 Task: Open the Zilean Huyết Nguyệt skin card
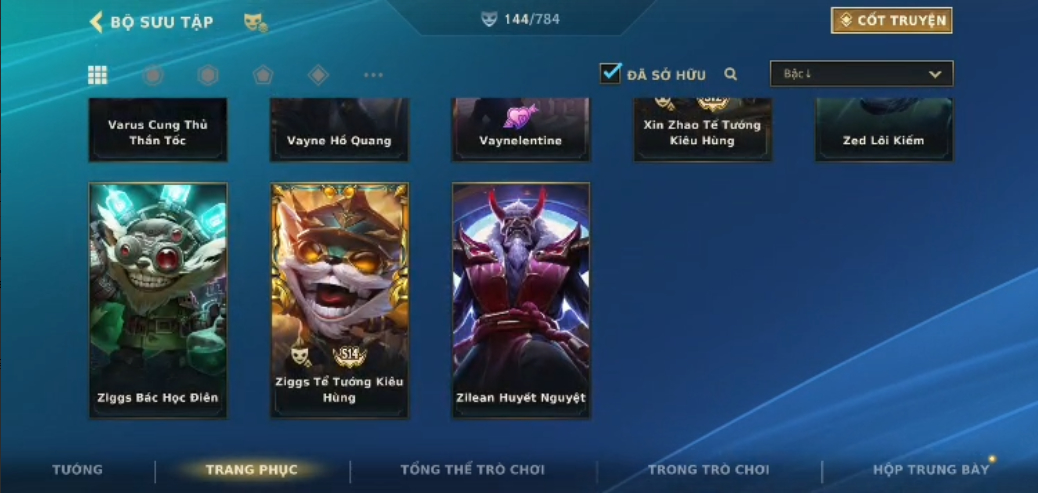521,299
